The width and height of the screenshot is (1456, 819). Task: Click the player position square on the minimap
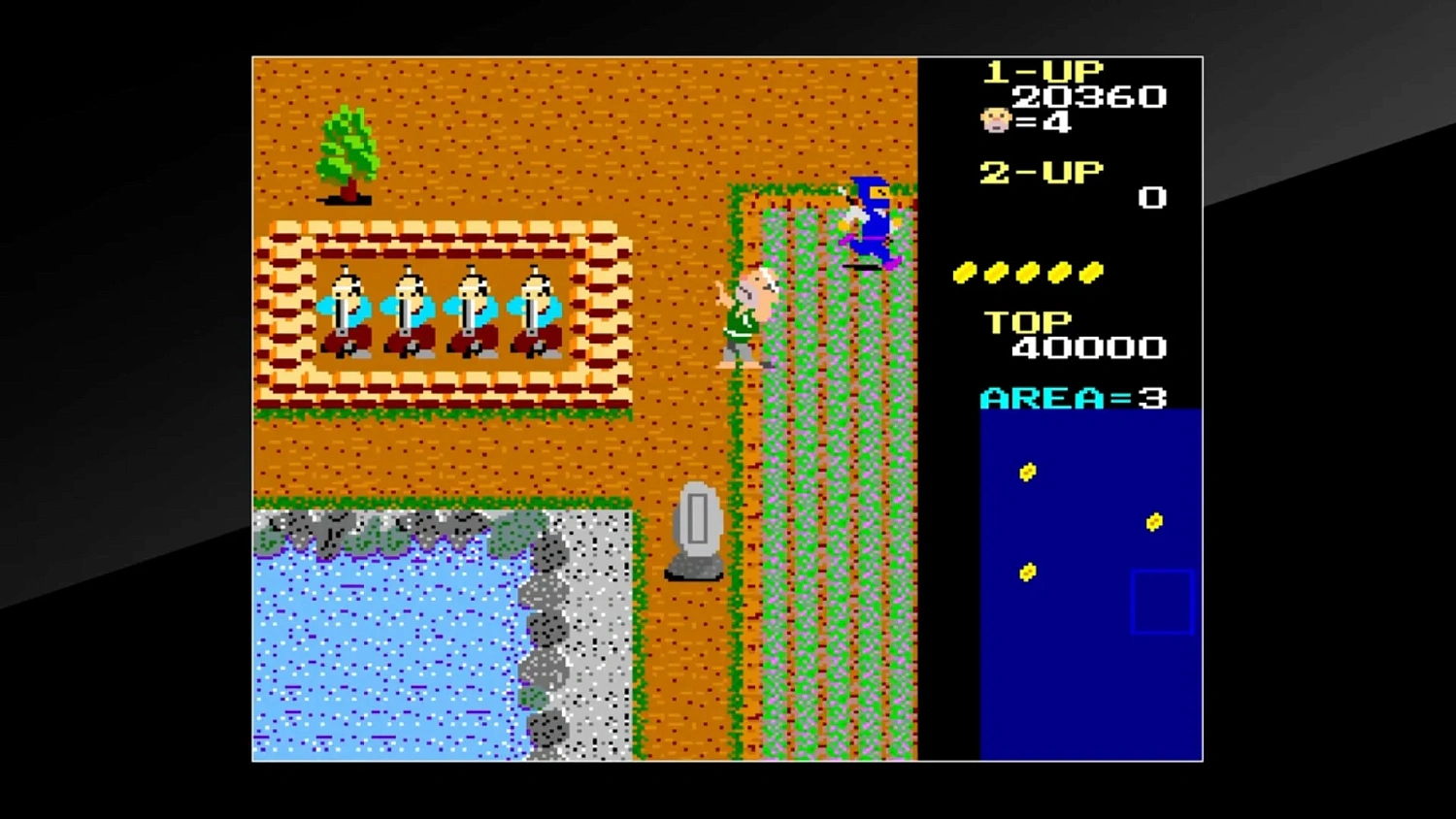click(1161, 600)
